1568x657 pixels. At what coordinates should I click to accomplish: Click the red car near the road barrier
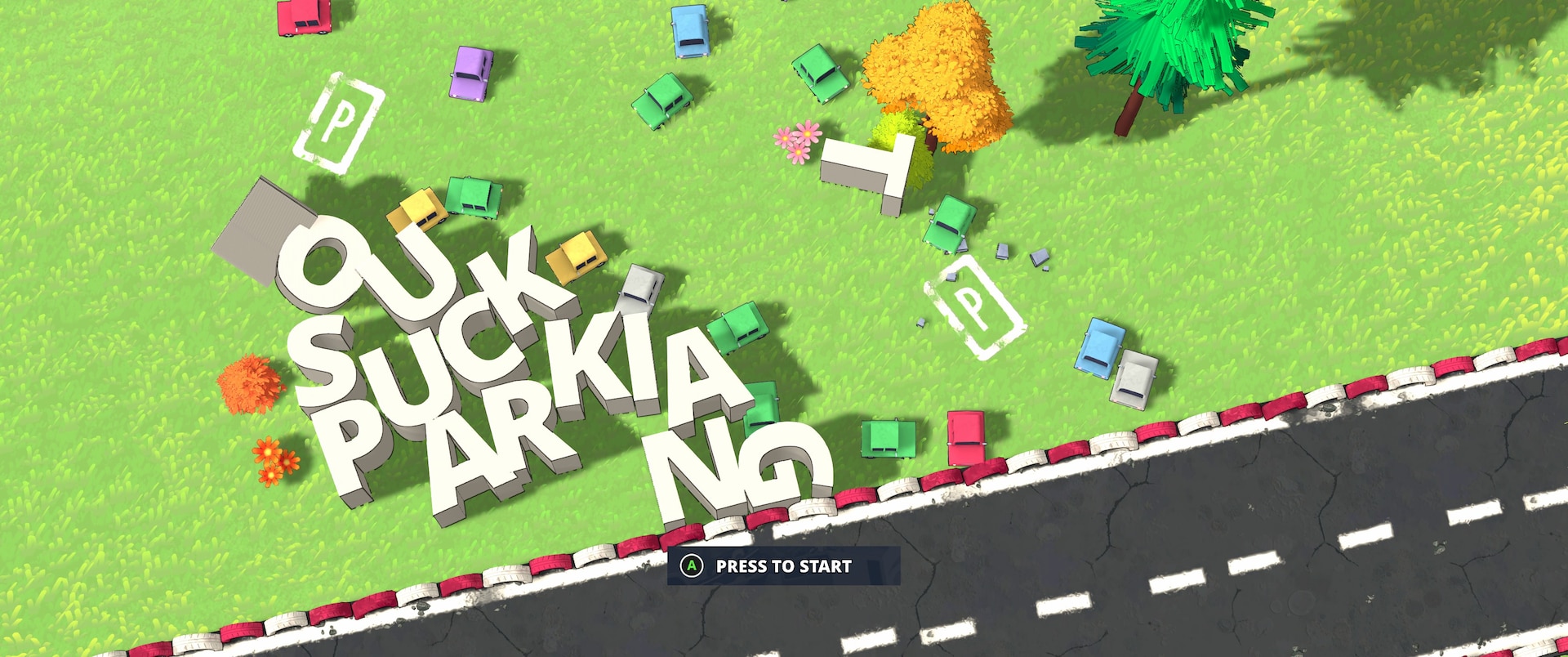click(x=968, y=437)
